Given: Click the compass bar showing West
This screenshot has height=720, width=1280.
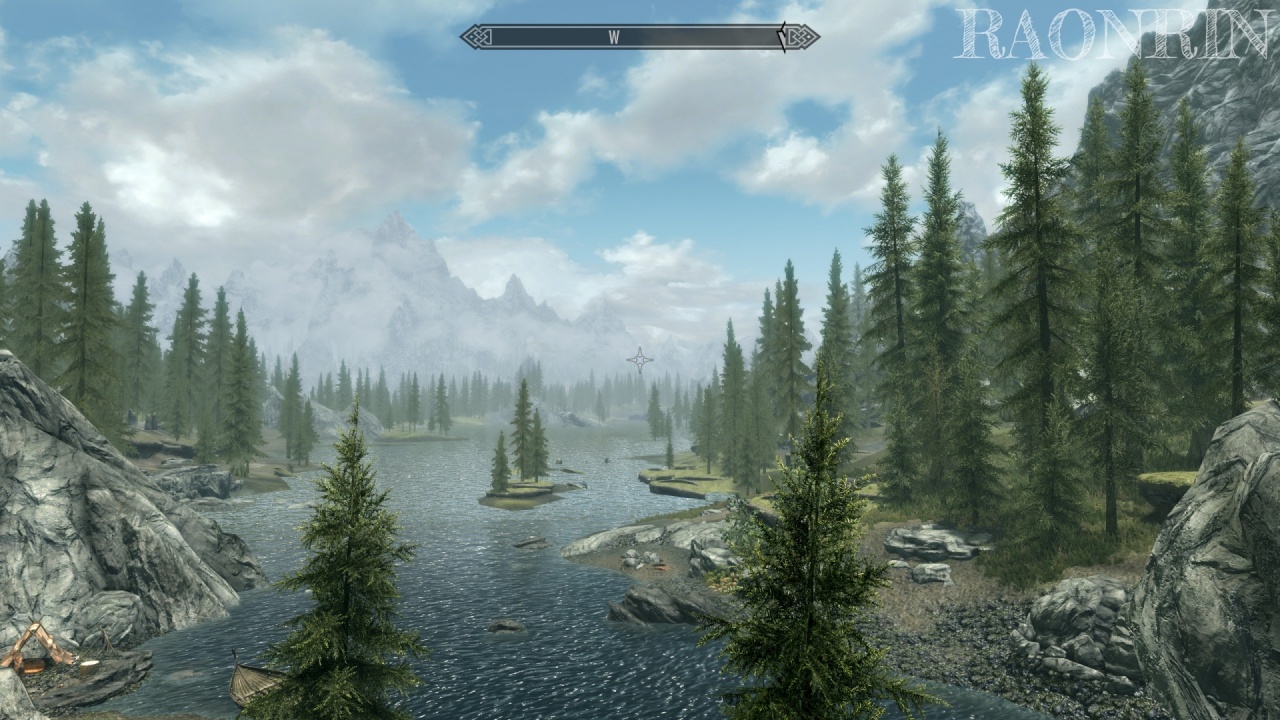Looking at the screenshot, I should pyautogui.click(x=639, y=37).
